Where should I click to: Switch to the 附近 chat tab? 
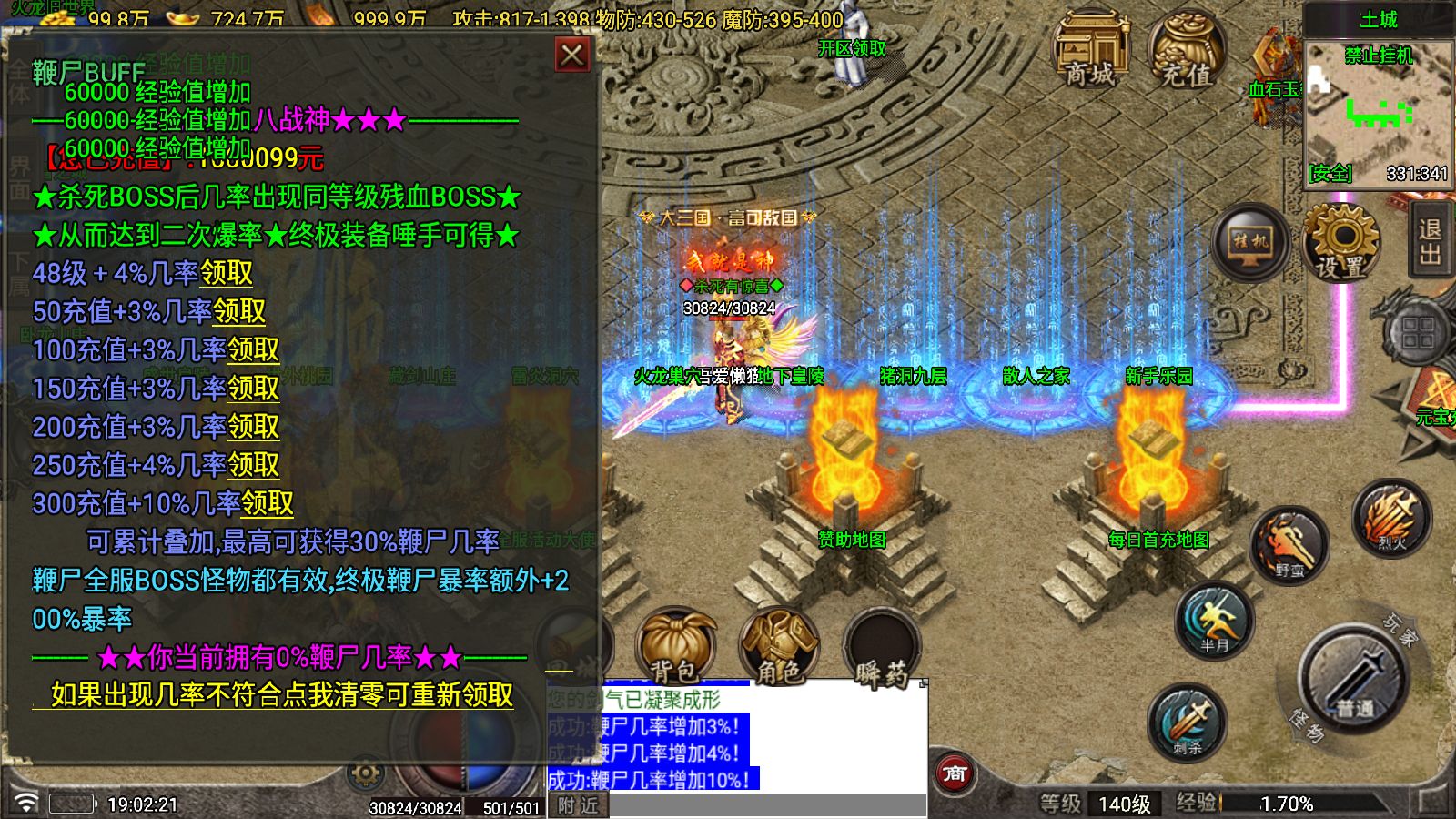tap(580, 804)
